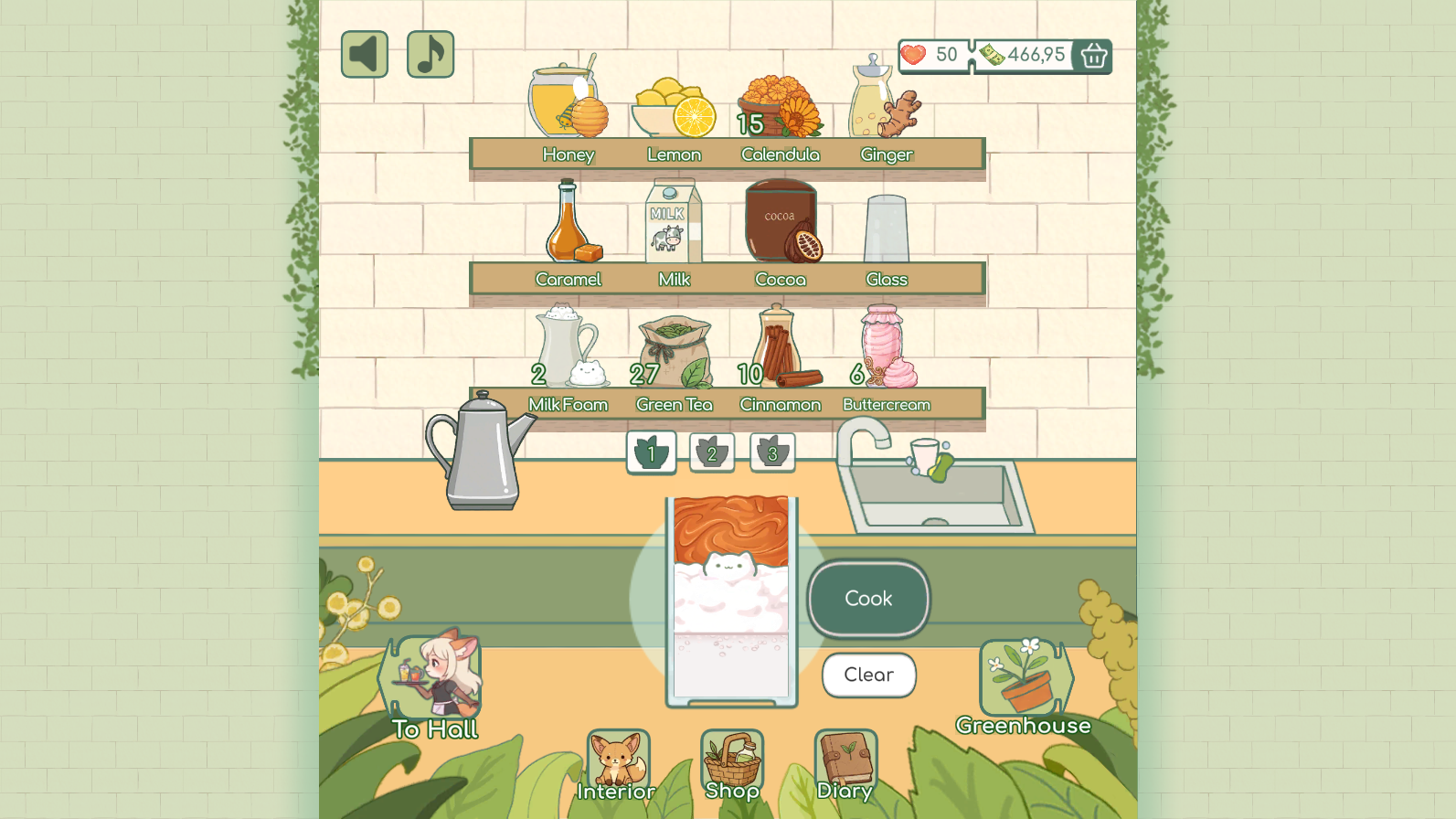Select tea strength level 1

(x=651, y=452)
